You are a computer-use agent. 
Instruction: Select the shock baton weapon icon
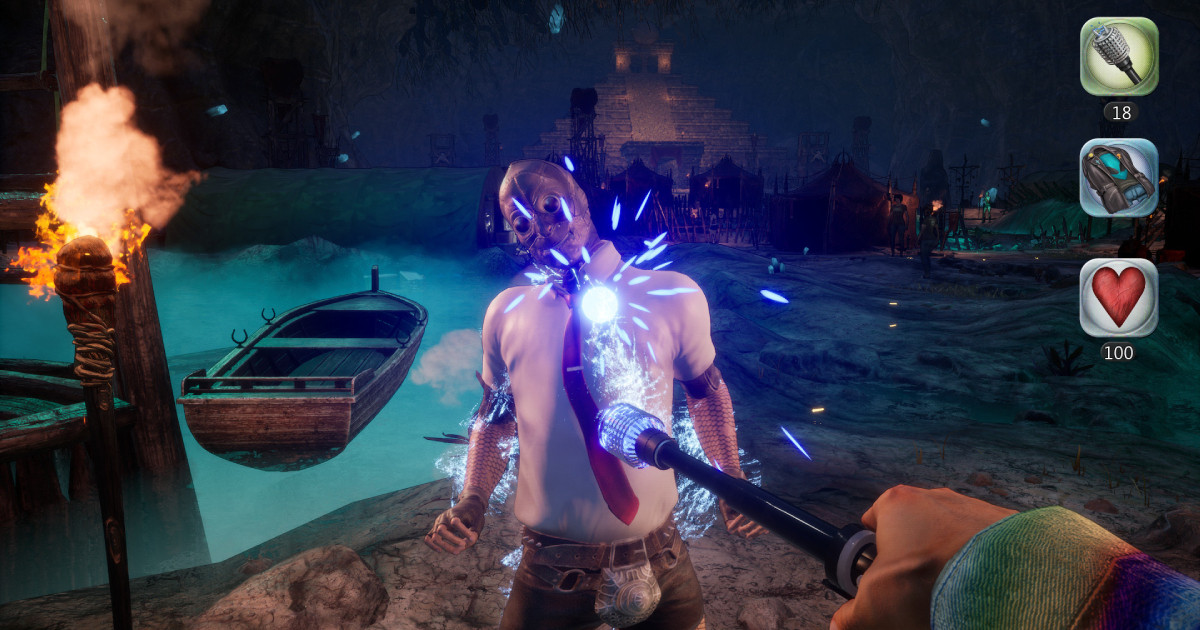1119,57
